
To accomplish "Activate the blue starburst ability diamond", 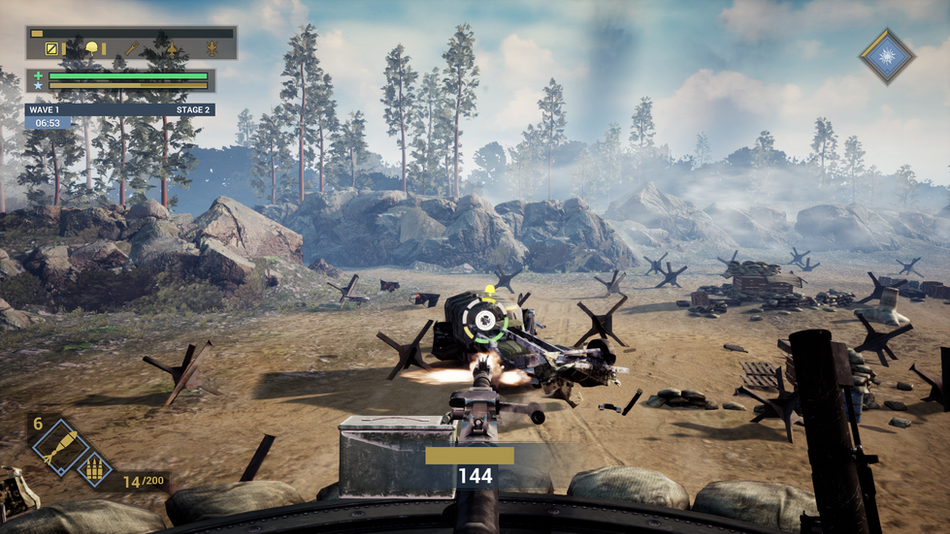I will tap(887, 56).
